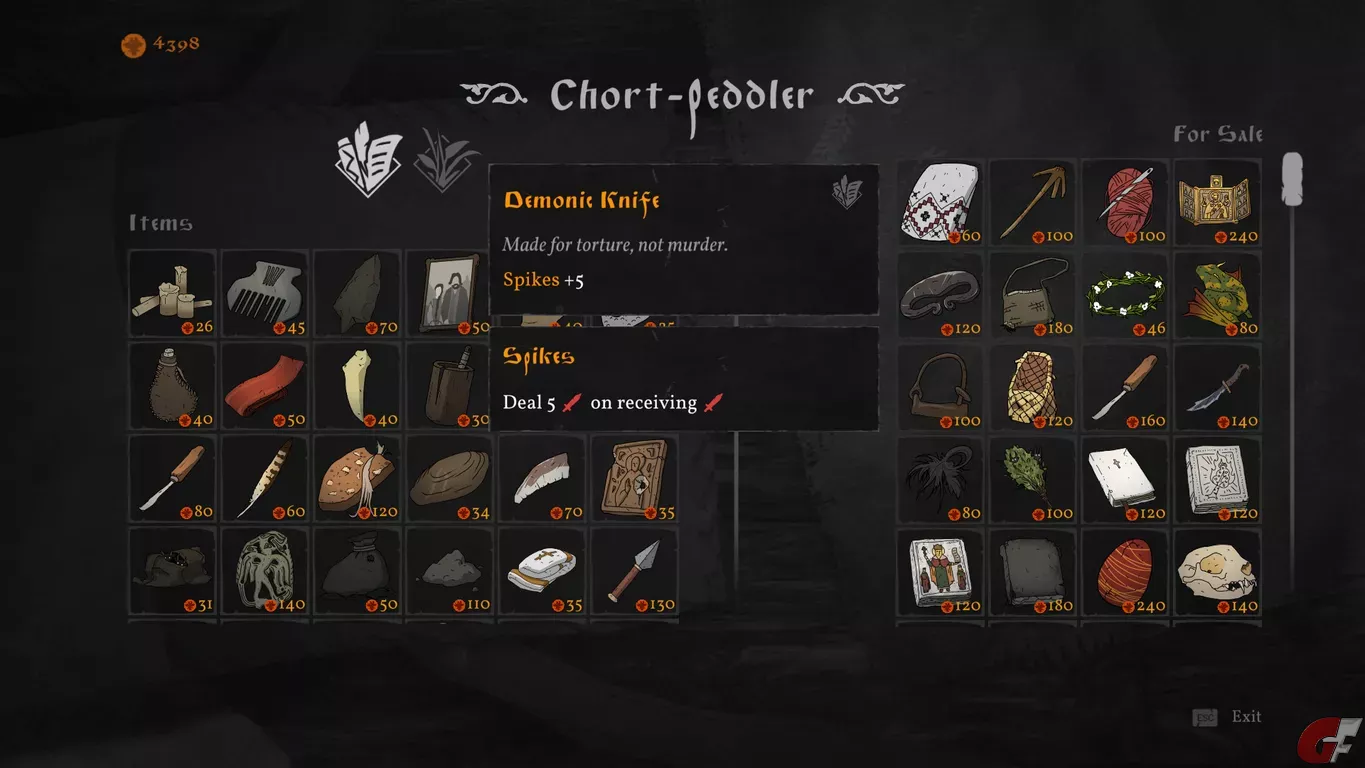Select the carved stone idol priced 140
Screen dimensions: 1365x768
point(263,569)
